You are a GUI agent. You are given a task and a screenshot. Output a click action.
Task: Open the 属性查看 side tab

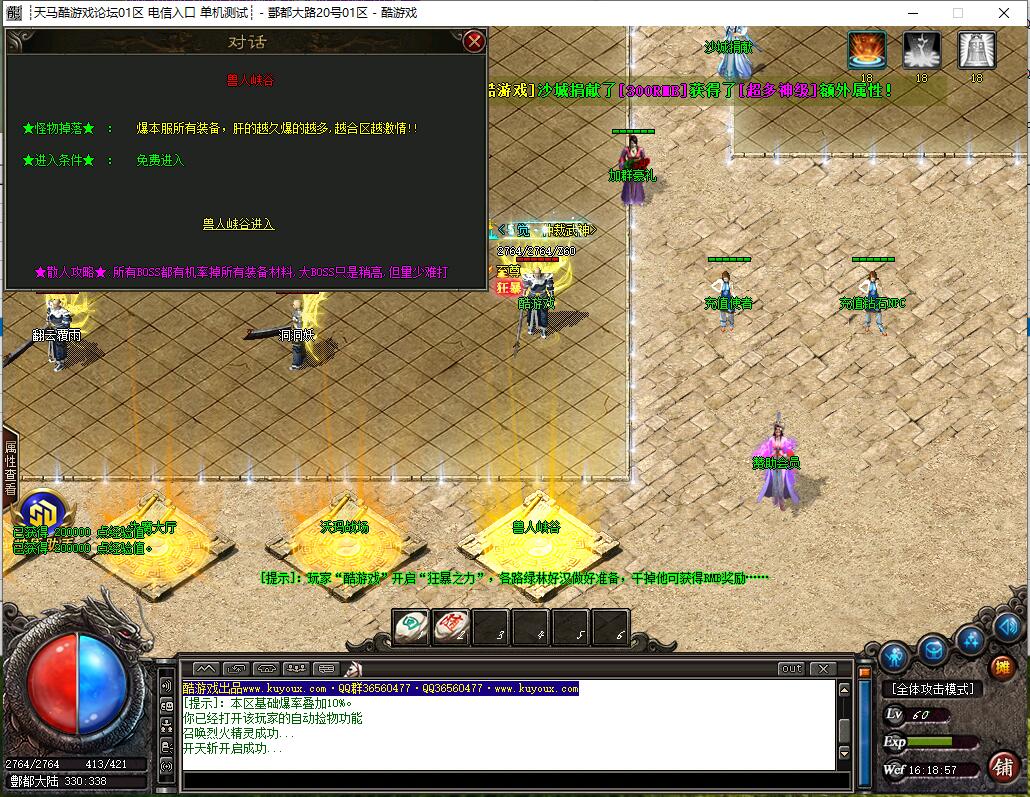(x=11, y=468)
